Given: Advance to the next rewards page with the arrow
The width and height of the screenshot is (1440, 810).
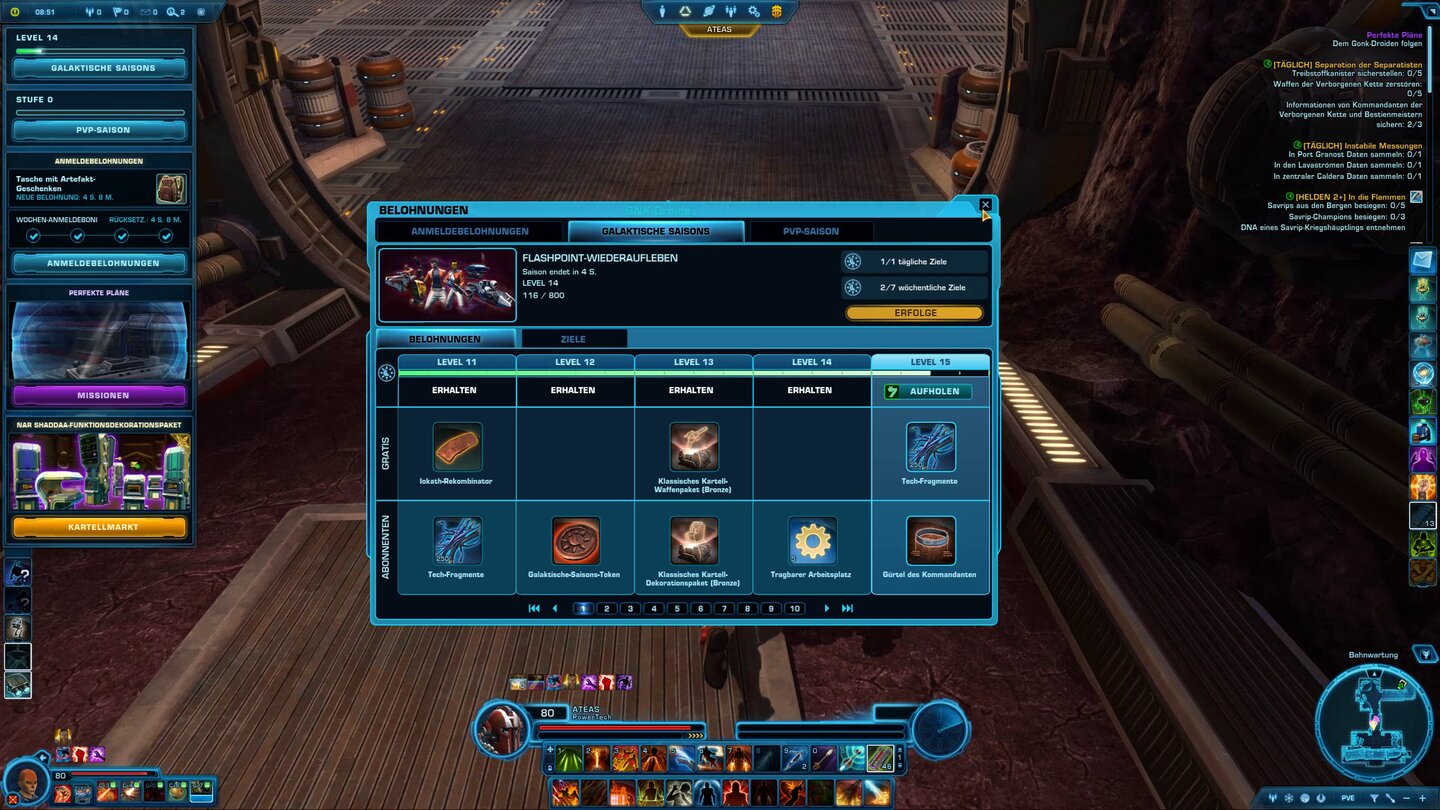Looking at the screenshot, I should [826, 608].
